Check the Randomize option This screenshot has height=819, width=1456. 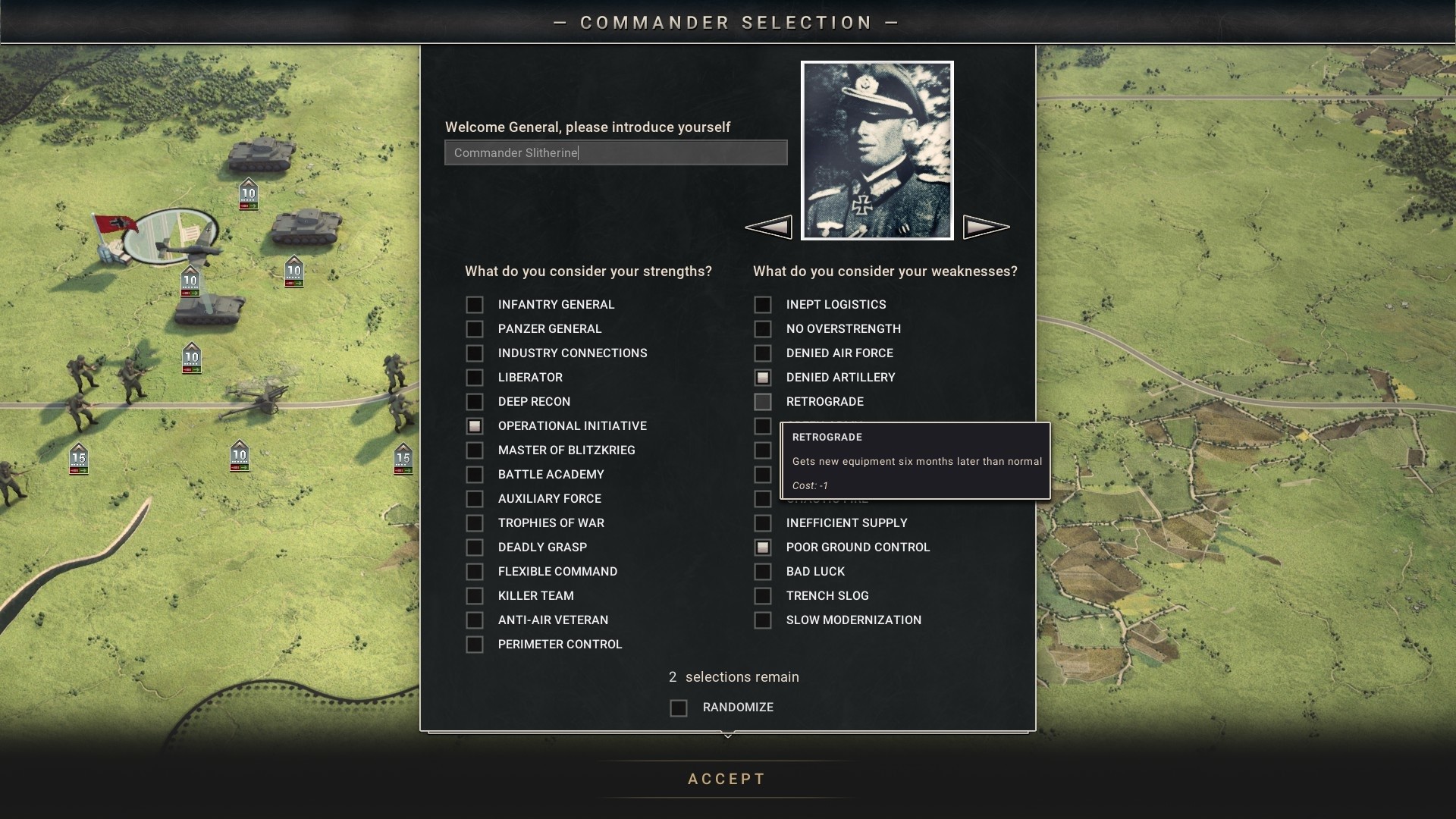point(677,708)
